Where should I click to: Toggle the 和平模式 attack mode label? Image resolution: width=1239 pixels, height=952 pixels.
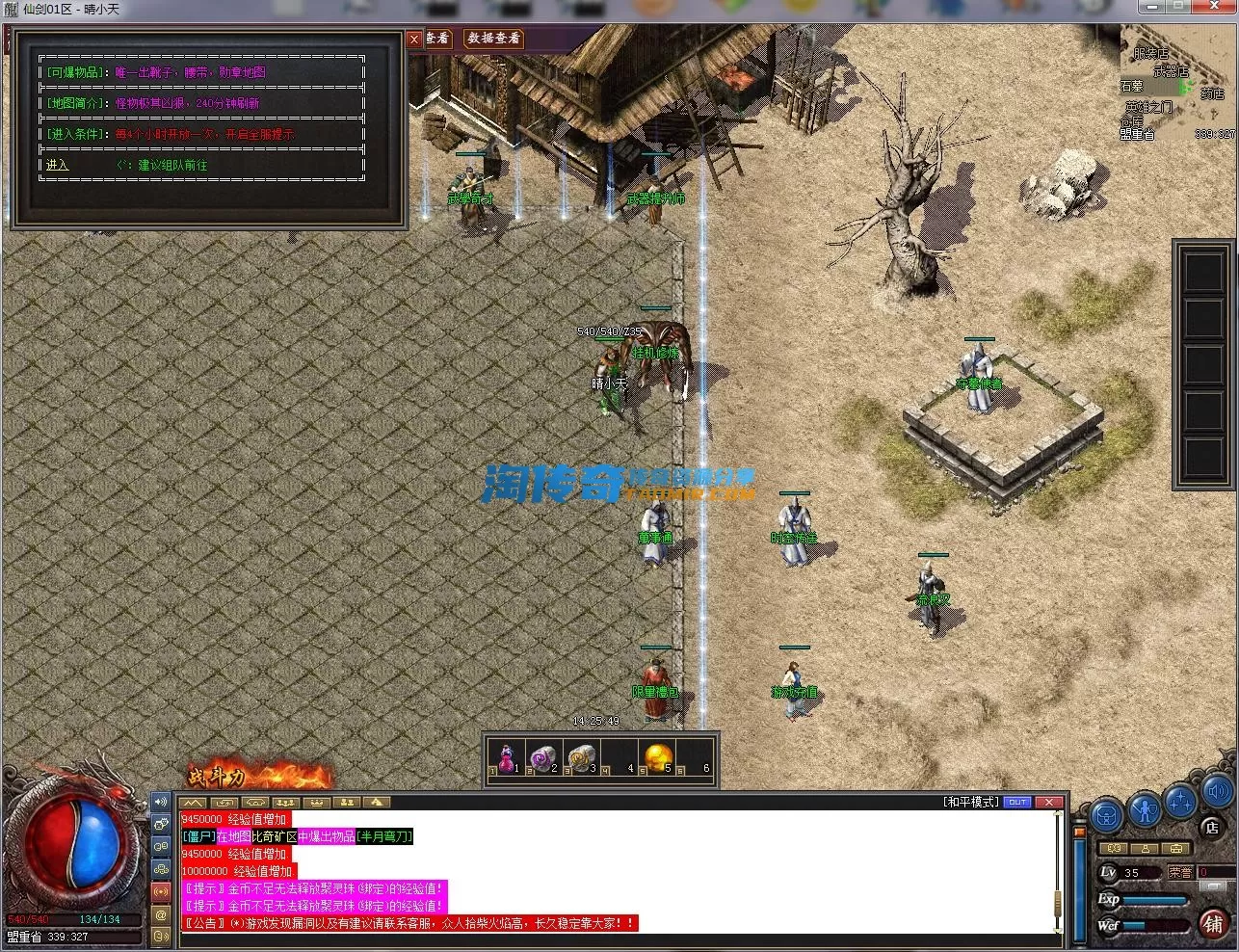click(970, 802)
